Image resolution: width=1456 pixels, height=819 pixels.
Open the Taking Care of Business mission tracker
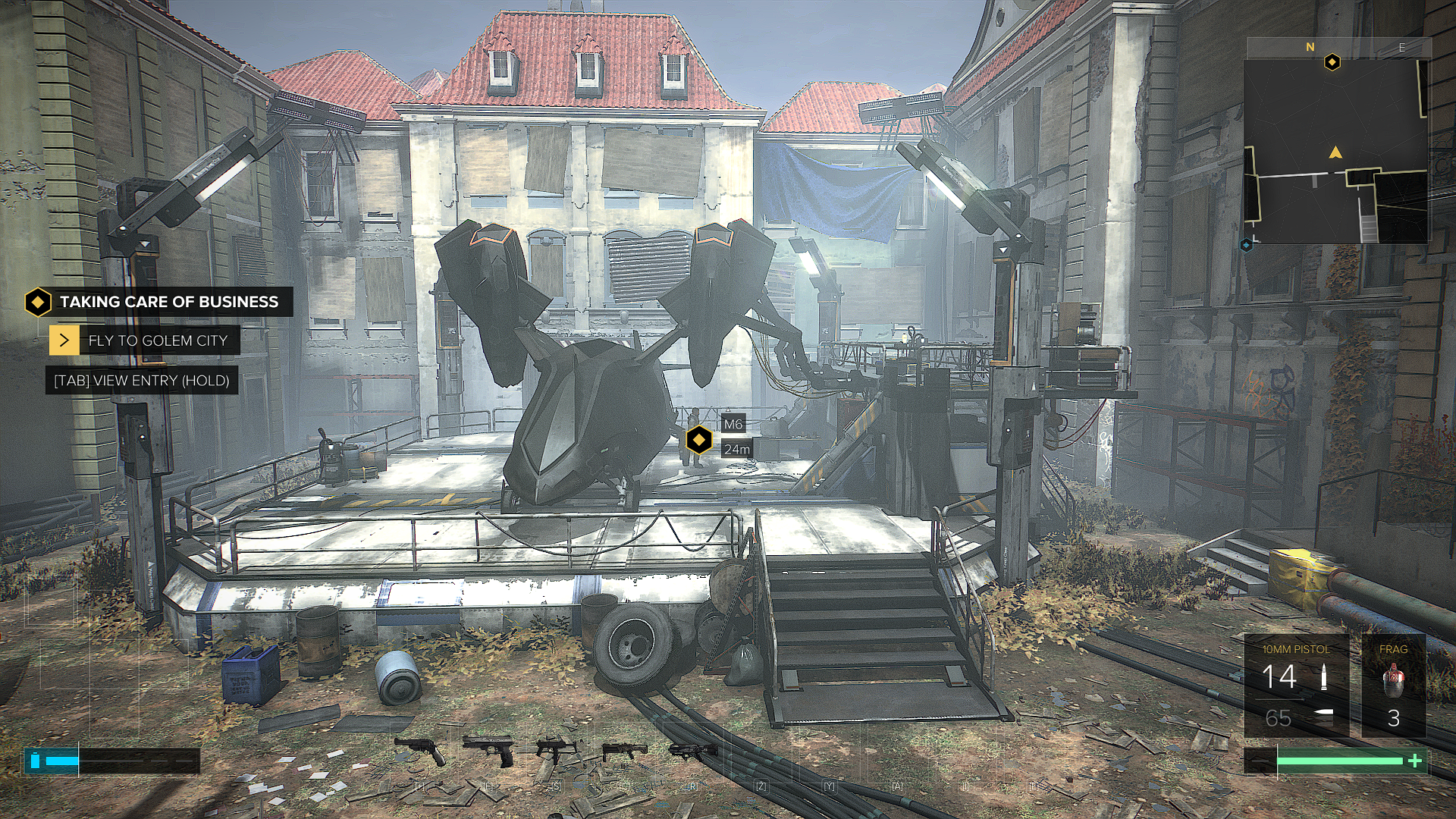coord(158,302)
